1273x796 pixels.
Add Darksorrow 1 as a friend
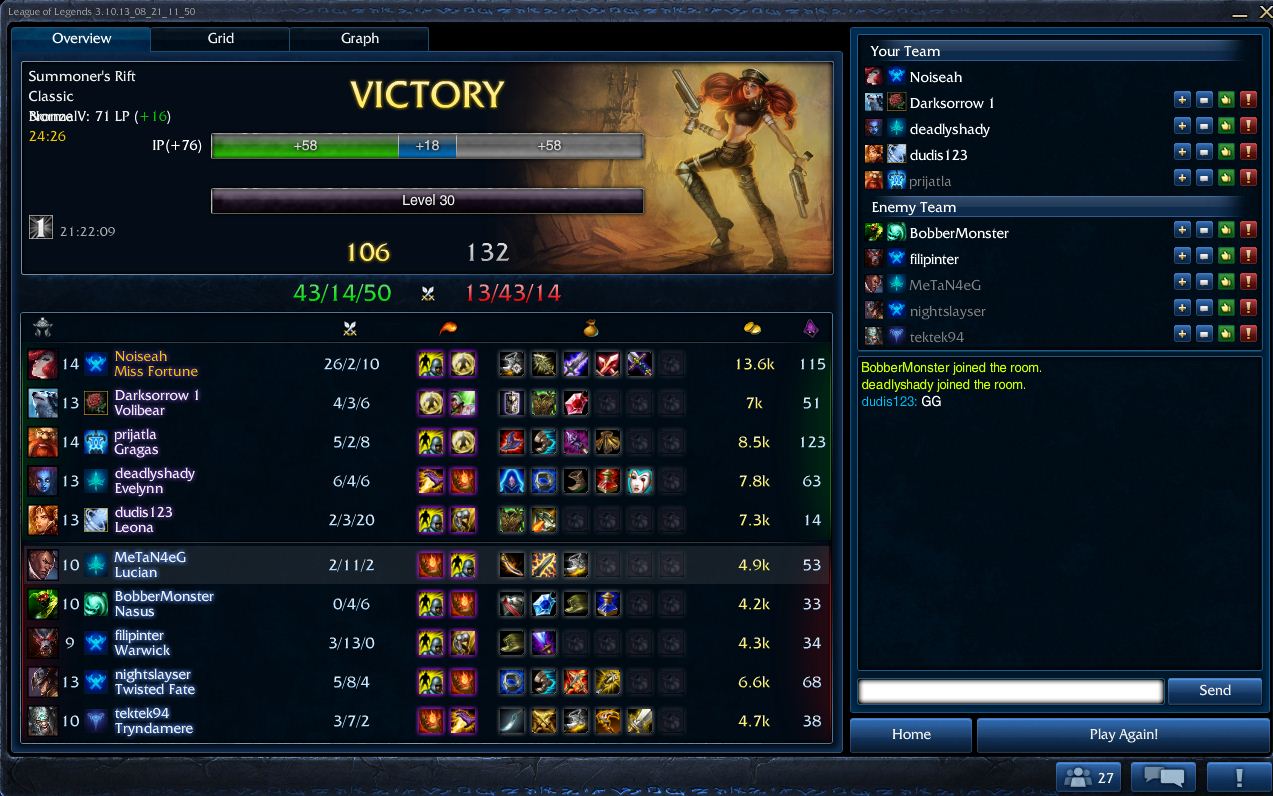[x=1182, y=100]
